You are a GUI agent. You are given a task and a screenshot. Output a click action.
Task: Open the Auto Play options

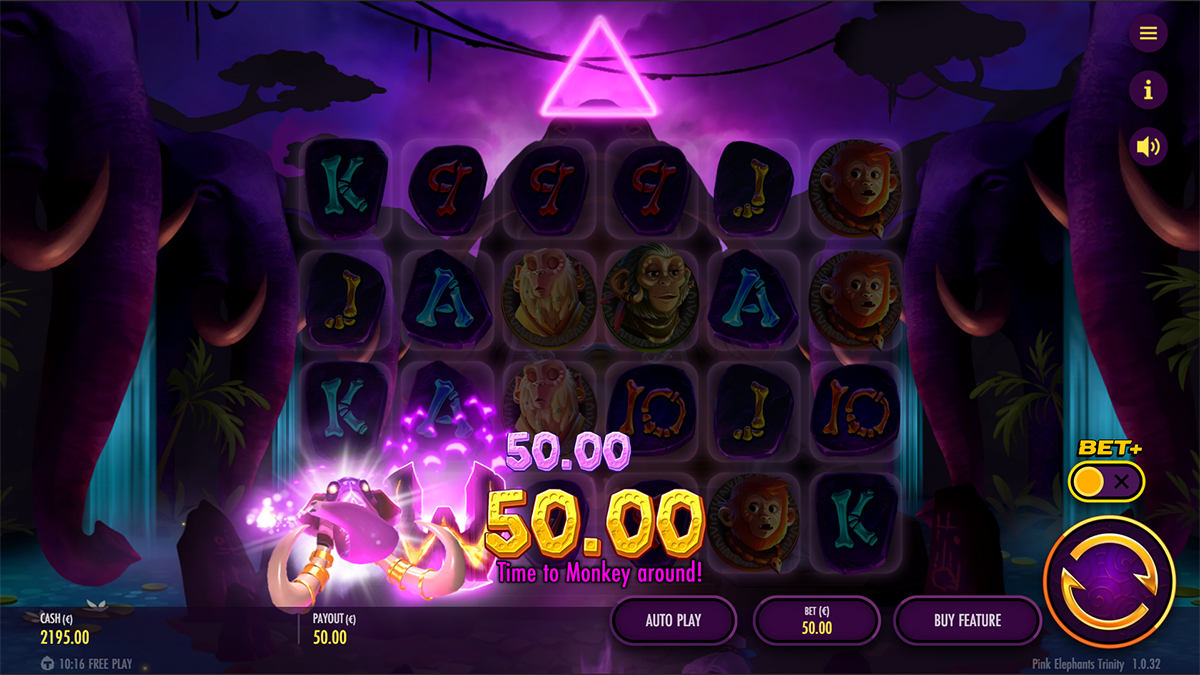(673, 621)
